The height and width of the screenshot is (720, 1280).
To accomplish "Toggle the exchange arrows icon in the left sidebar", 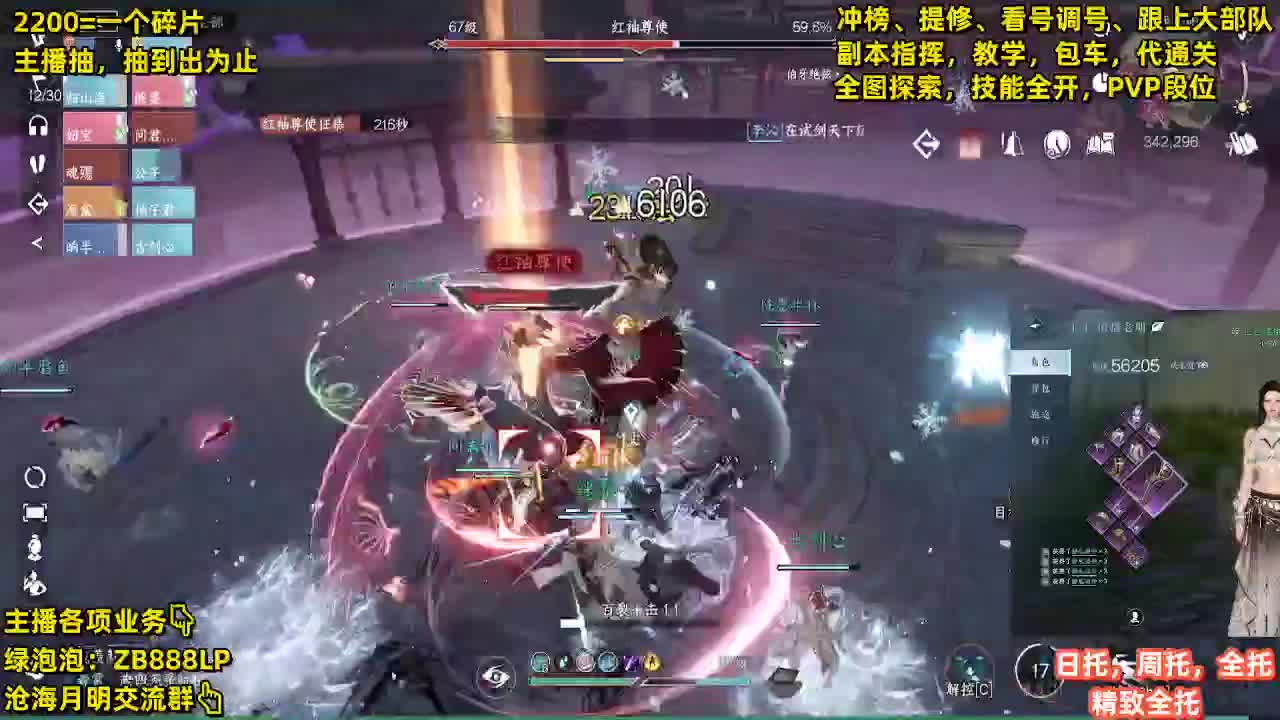I will (x=38, y=203).
